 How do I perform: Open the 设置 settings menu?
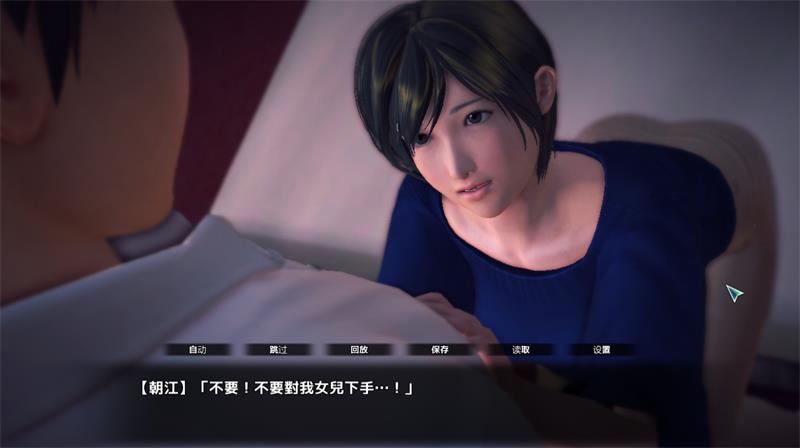(601, 350)
